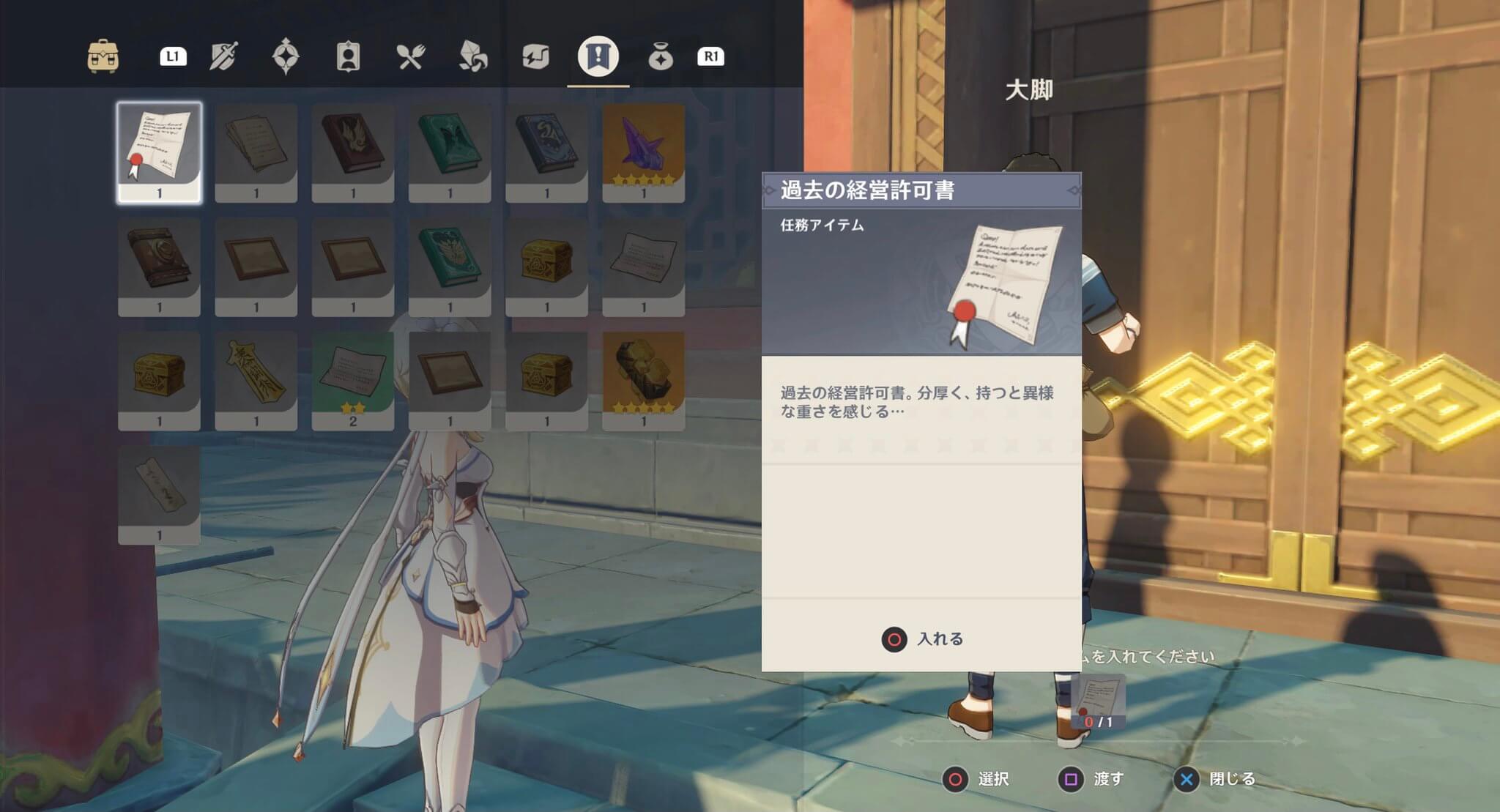Open the character profile tab icon
The width and height of the screenshot is (1500, 812).
(347, 56)
